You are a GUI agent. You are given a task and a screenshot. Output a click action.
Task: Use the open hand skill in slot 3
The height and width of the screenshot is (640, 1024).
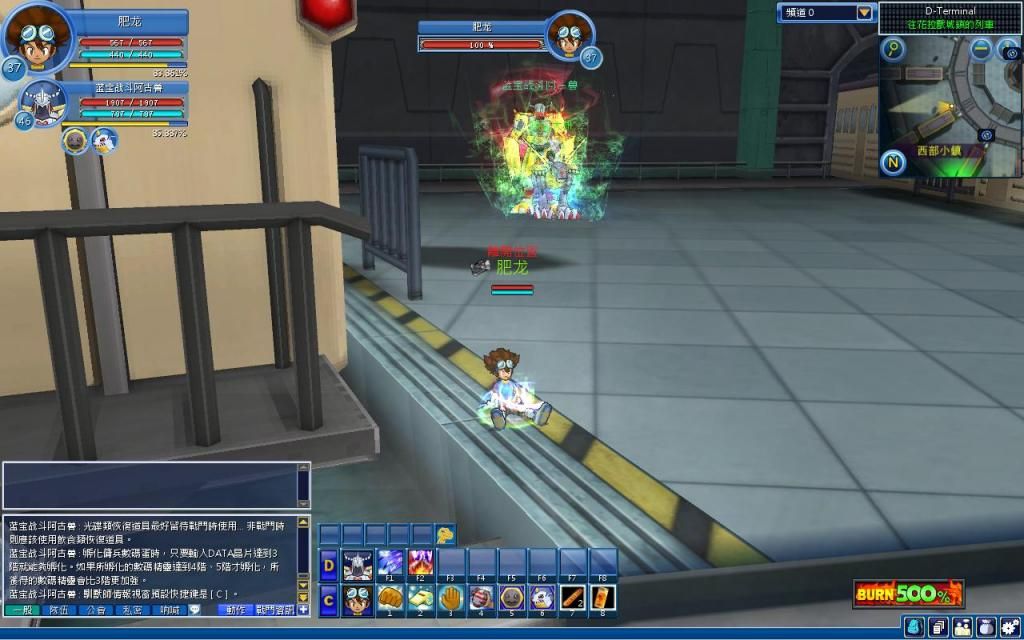click(449, 598)
